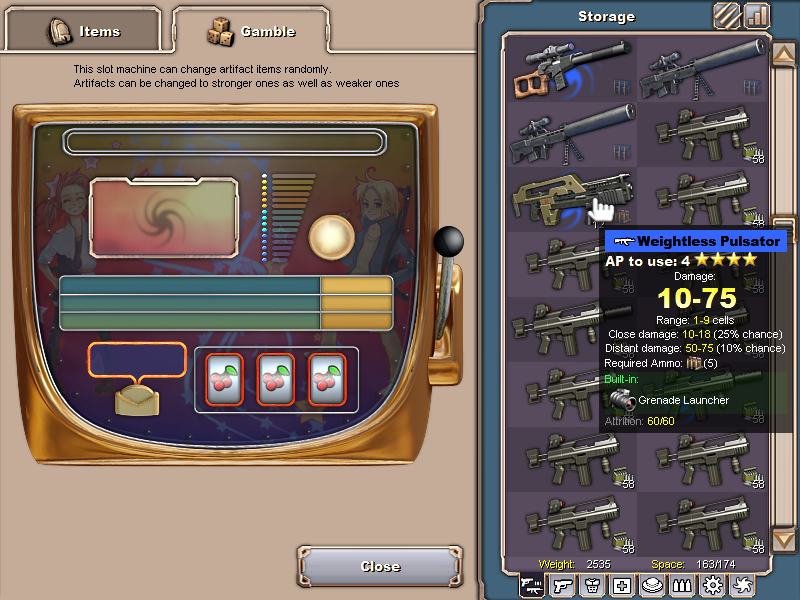This screenshot has width=800, height=600.
Task: Show medical items in storage
Action: click(x=622, y=586)
